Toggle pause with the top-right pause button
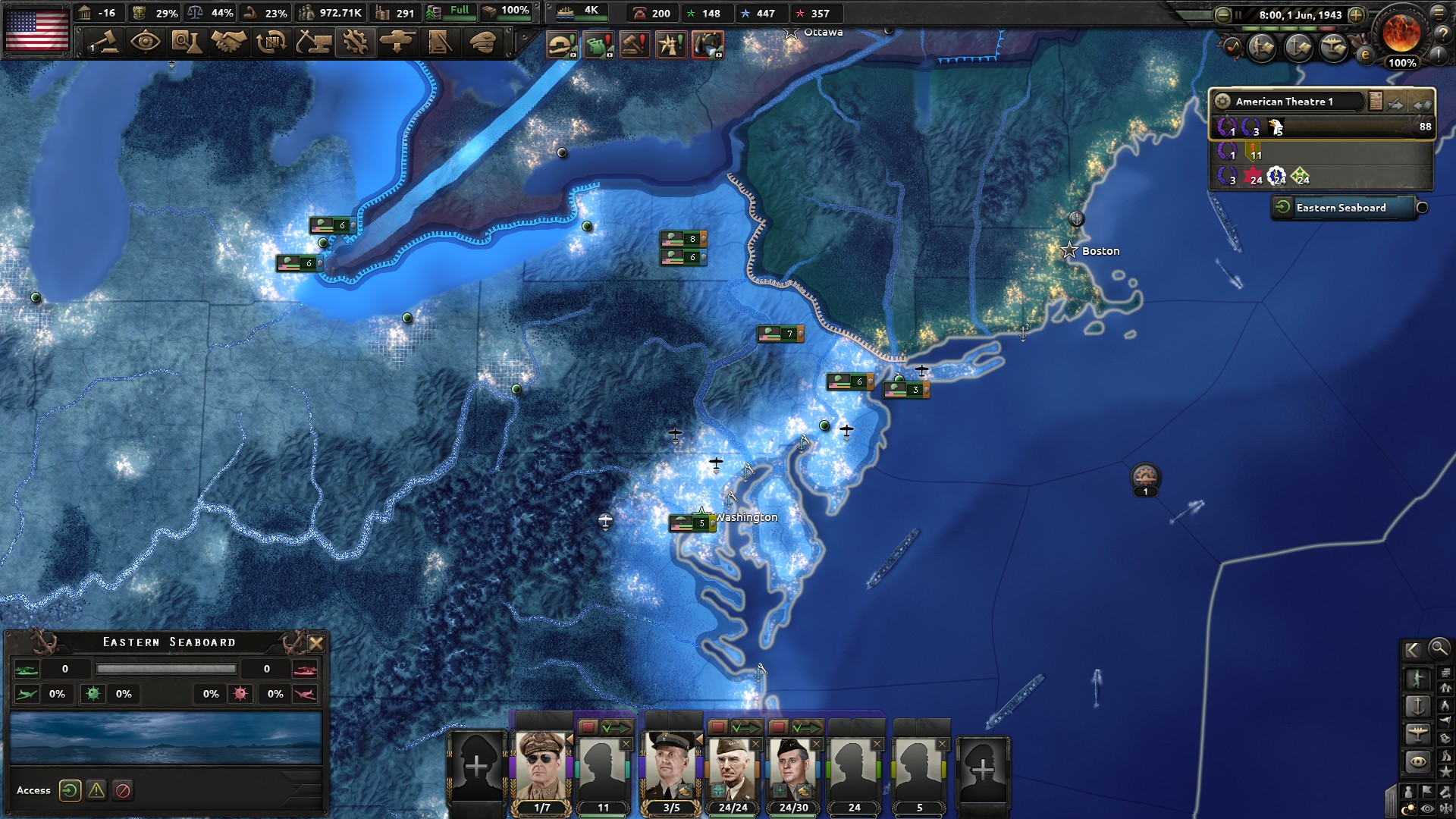 [1238, 15]
